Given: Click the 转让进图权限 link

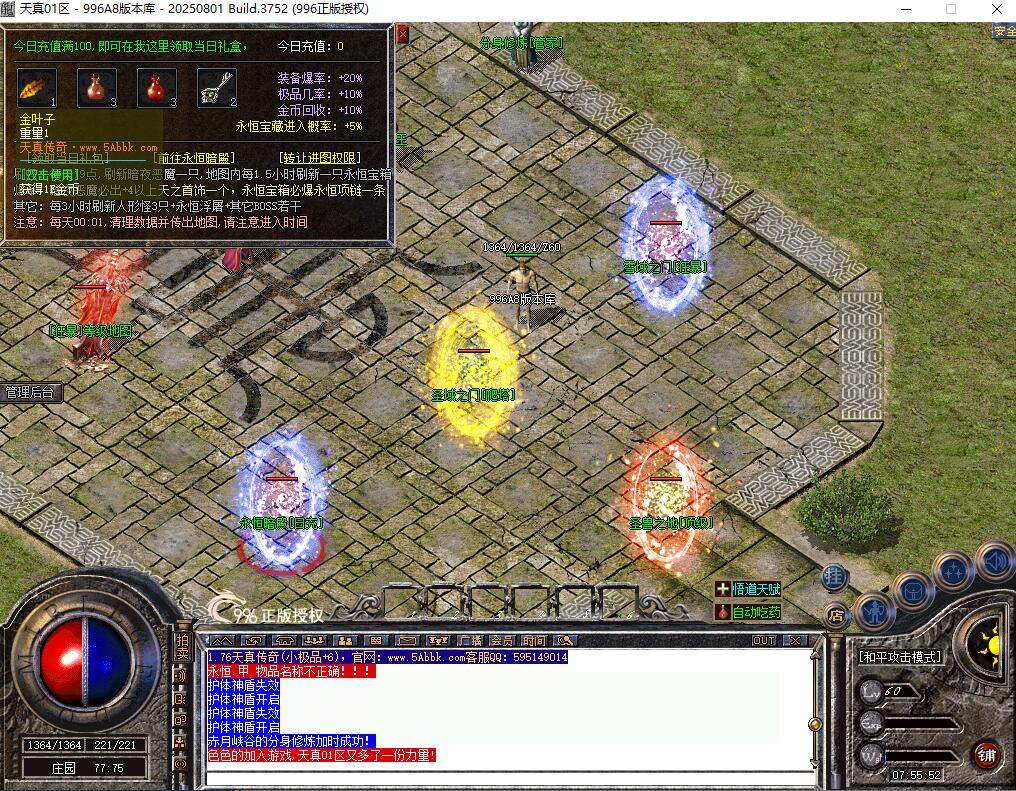Looking at the screenshot, I should (319, 157).
